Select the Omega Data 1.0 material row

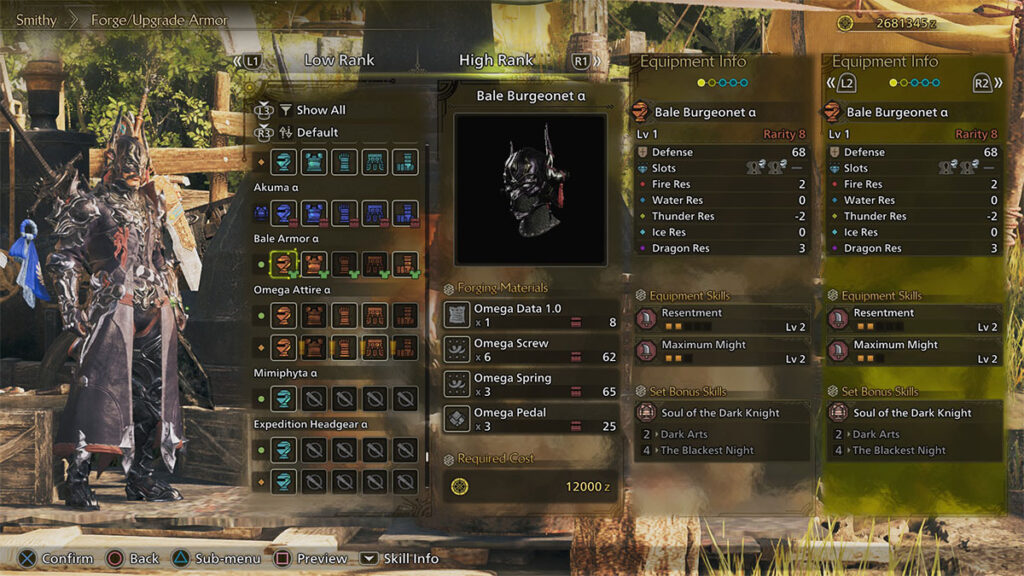click(x=530, y=315)
